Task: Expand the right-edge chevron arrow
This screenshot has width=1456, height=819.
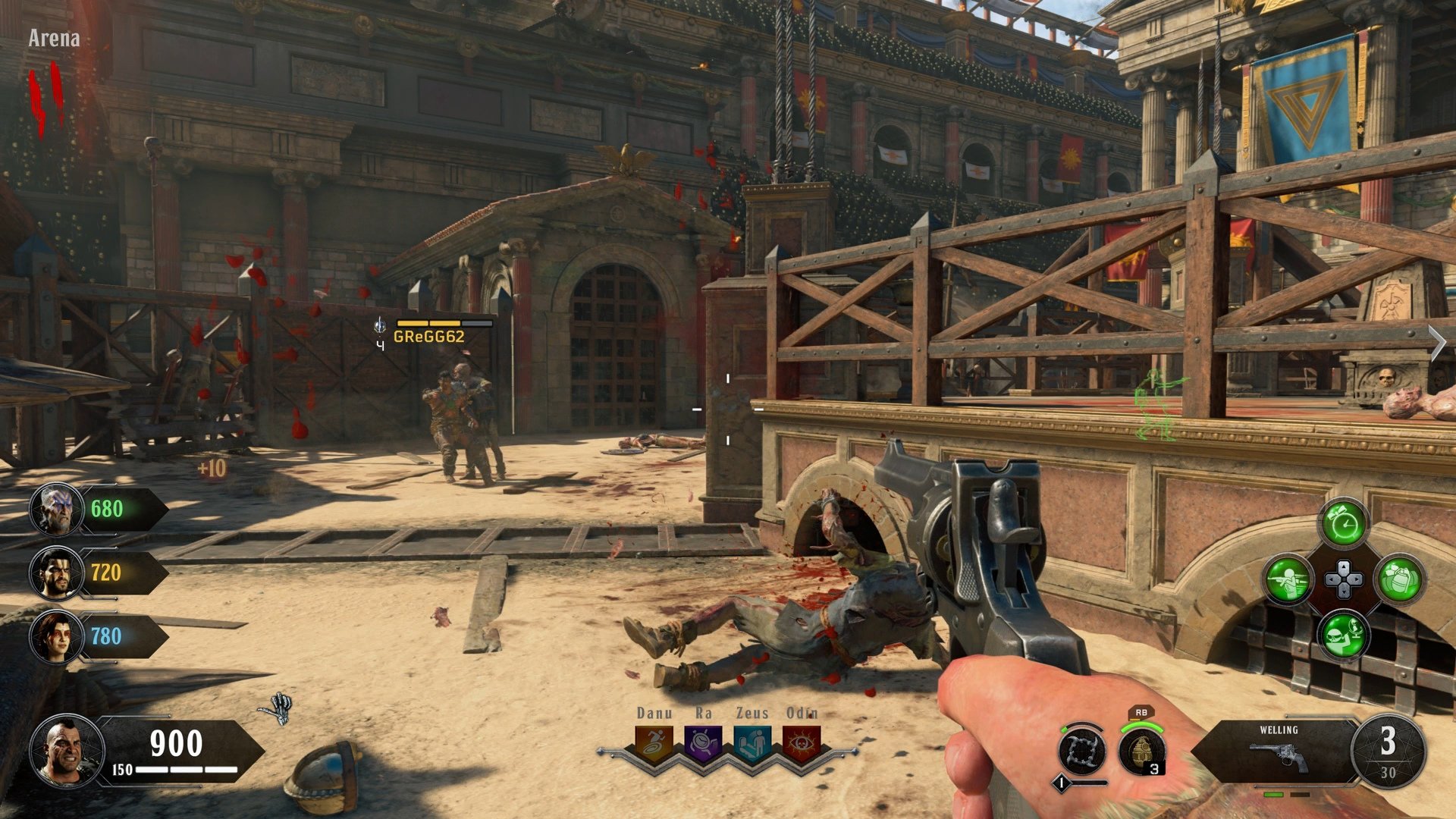Action: [x=1439, y=341]
